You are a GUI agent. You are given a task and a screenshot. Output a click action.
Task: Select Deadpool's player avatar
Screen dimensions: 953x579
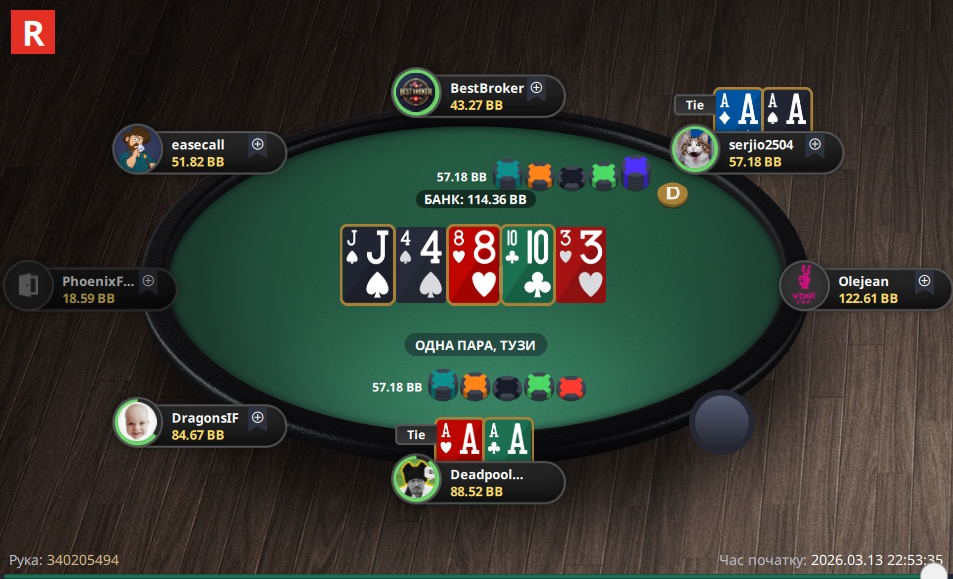point(415,478)
